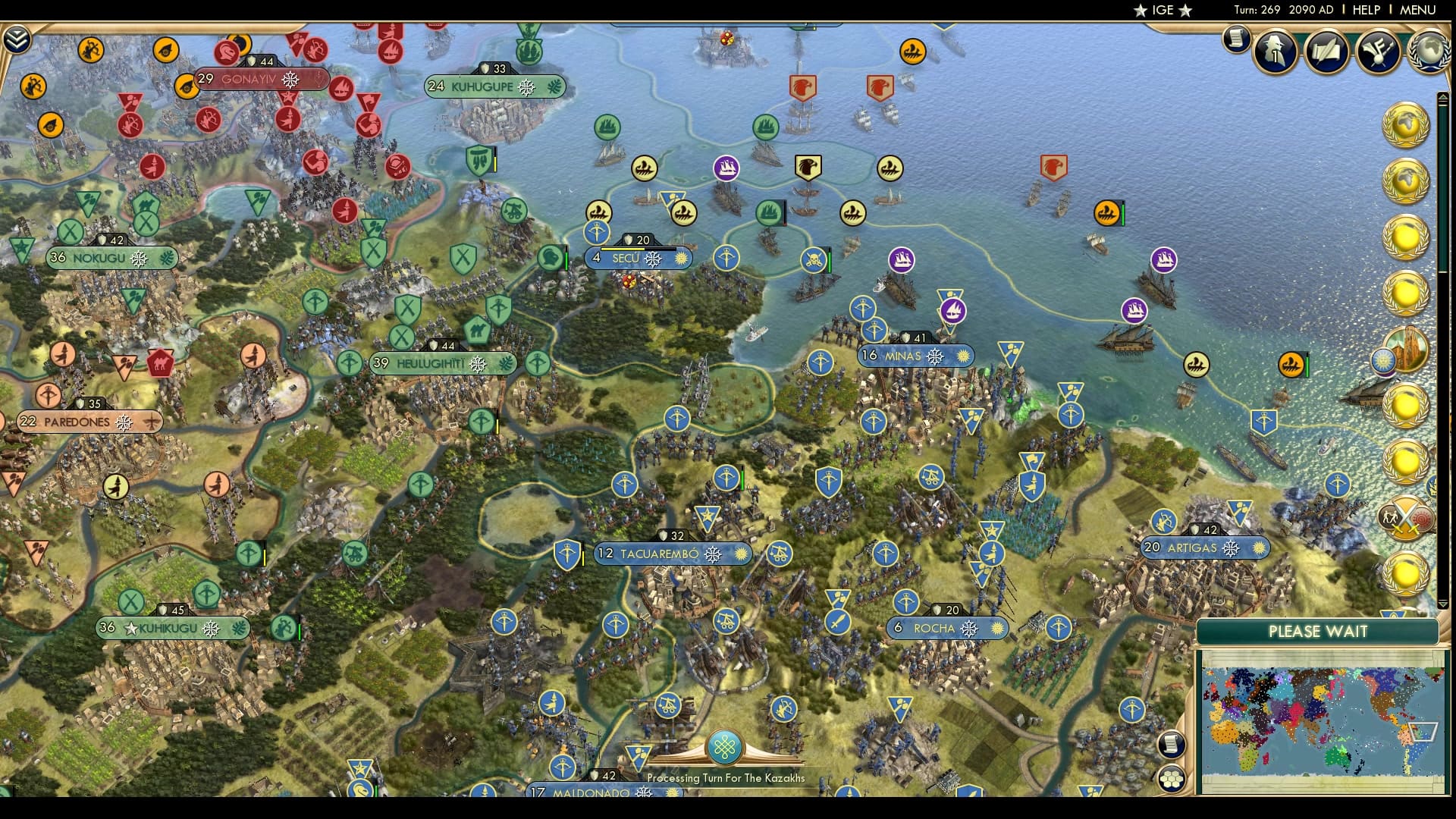Click the PLEASE WAIT turn button
This screenshot has width=1456, height=819.
1317,632
